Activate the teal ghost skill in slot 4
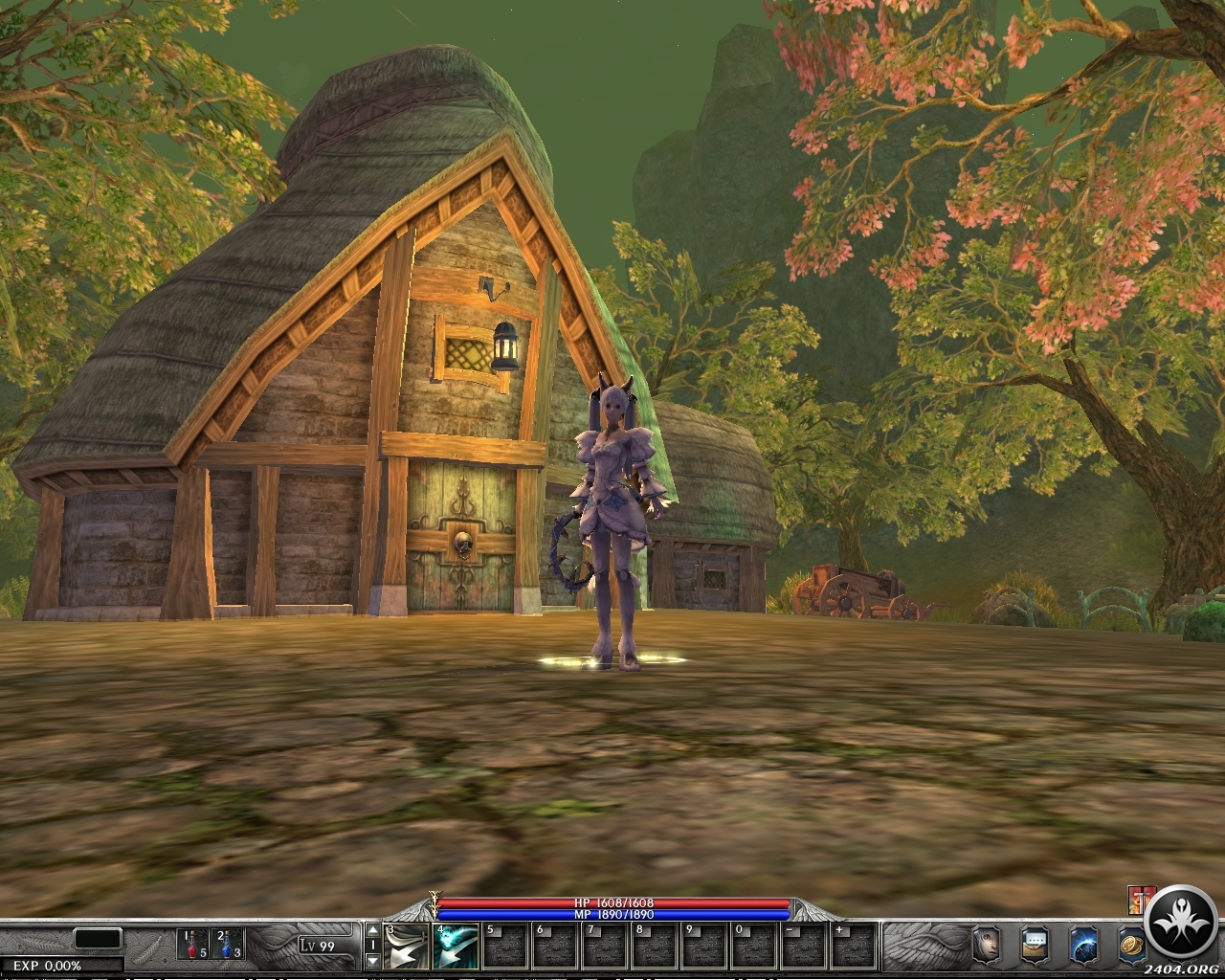 point(456,947)
